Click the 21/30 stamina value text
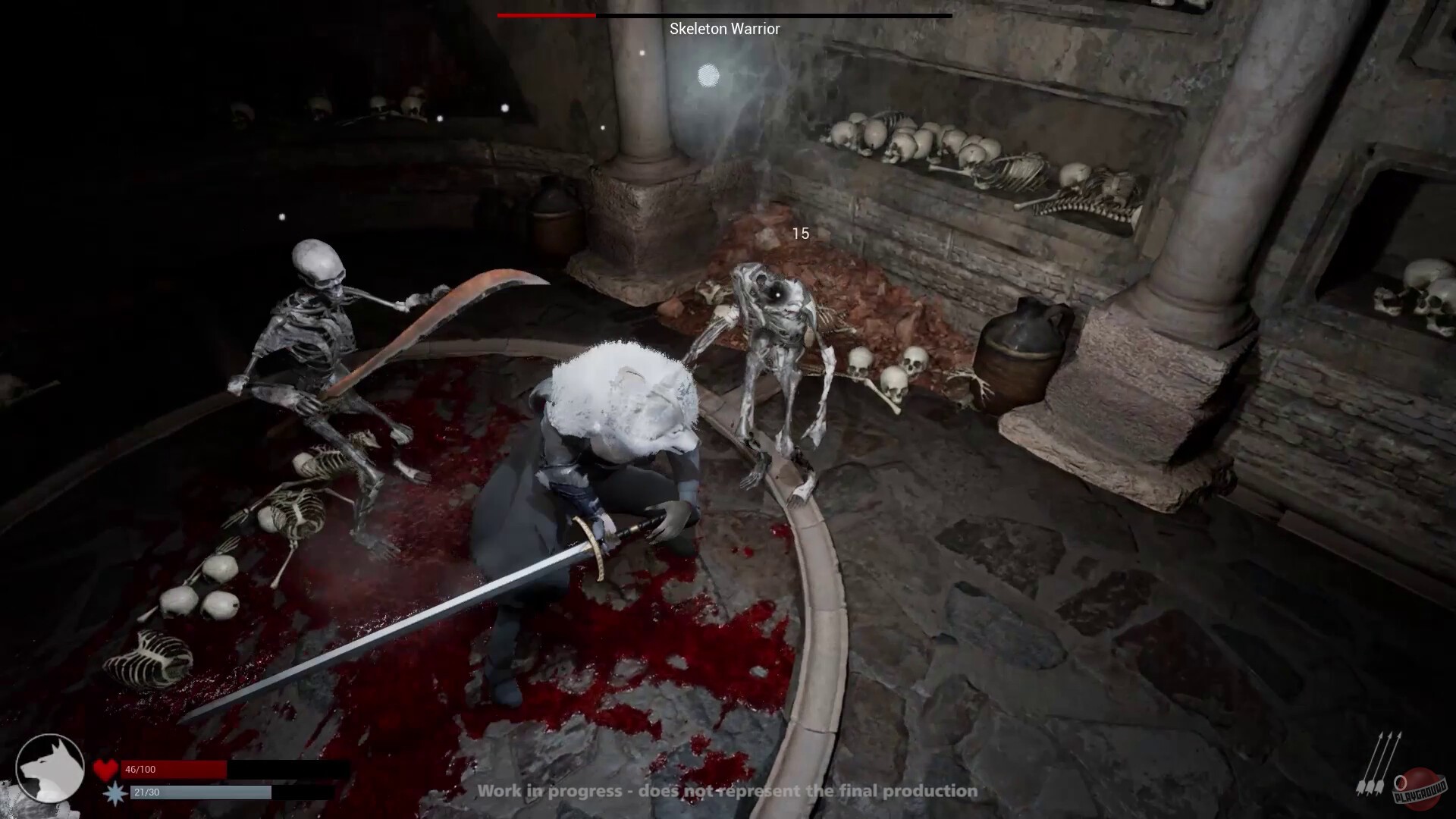The image size is (1456, 819). [146, 792]
